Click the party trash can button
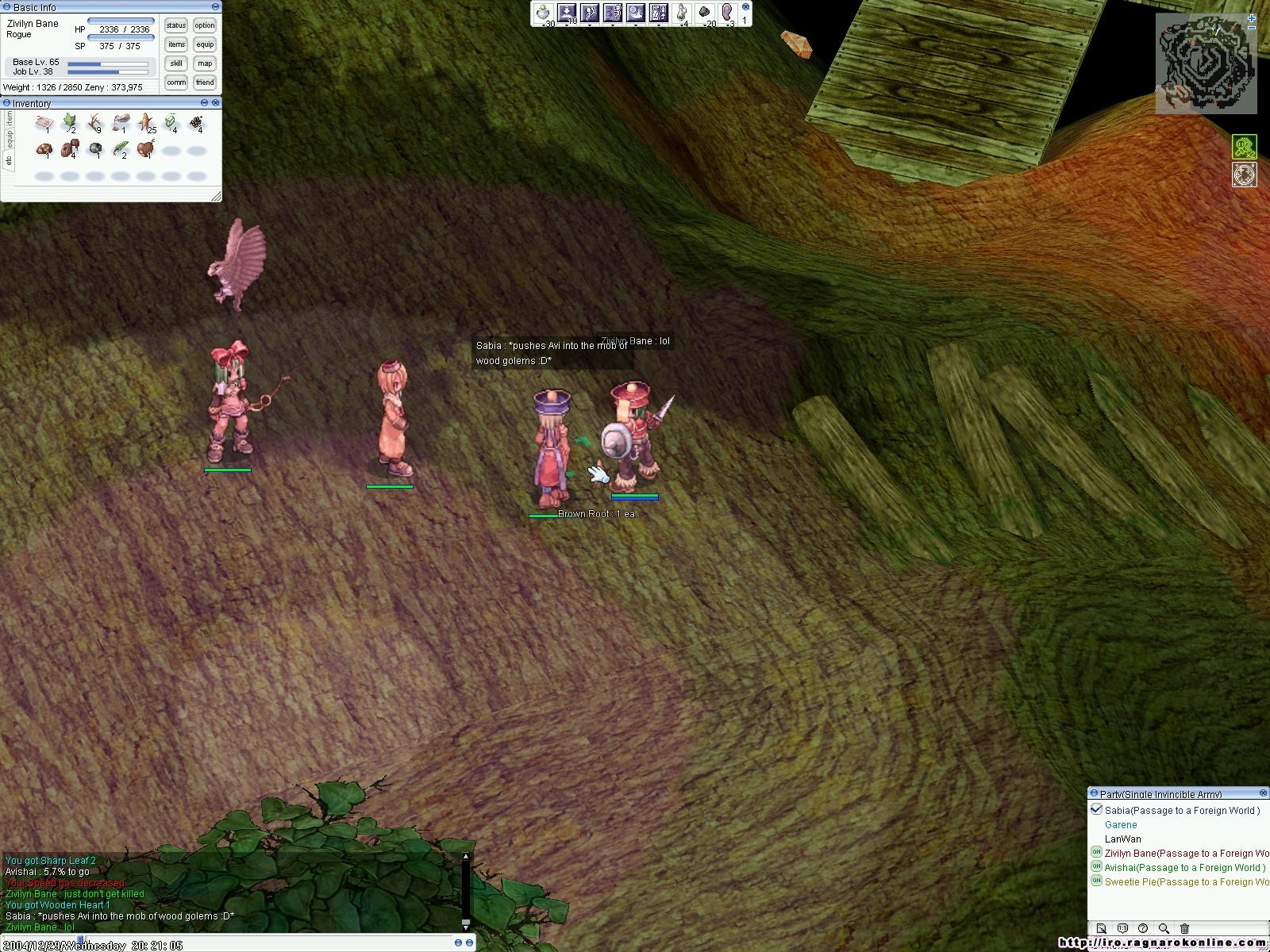Viewport: 1270px width, 952px height. pos(1184,928)
